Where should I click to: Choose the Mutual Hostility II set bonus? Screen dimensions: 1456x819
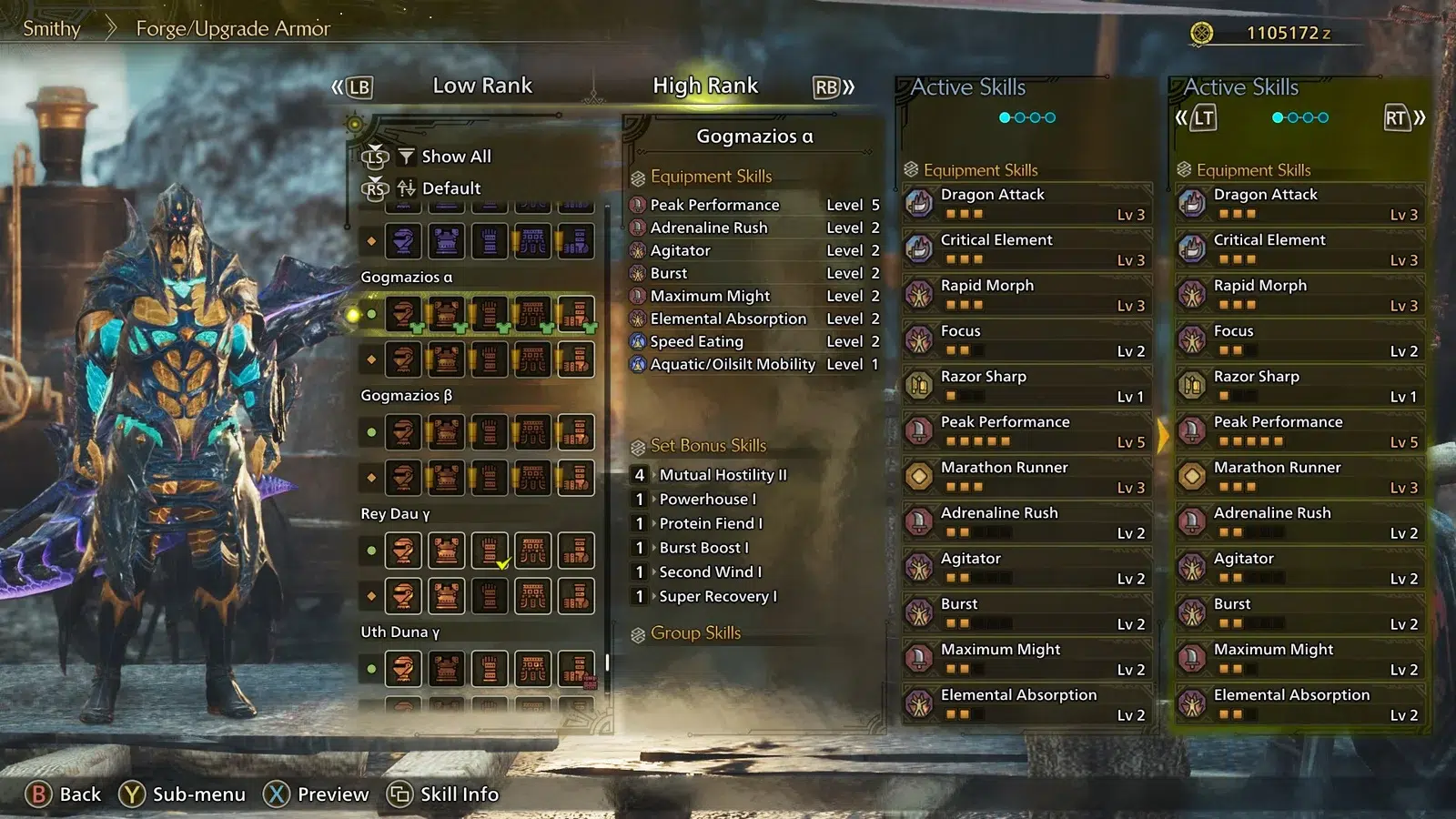723,475
